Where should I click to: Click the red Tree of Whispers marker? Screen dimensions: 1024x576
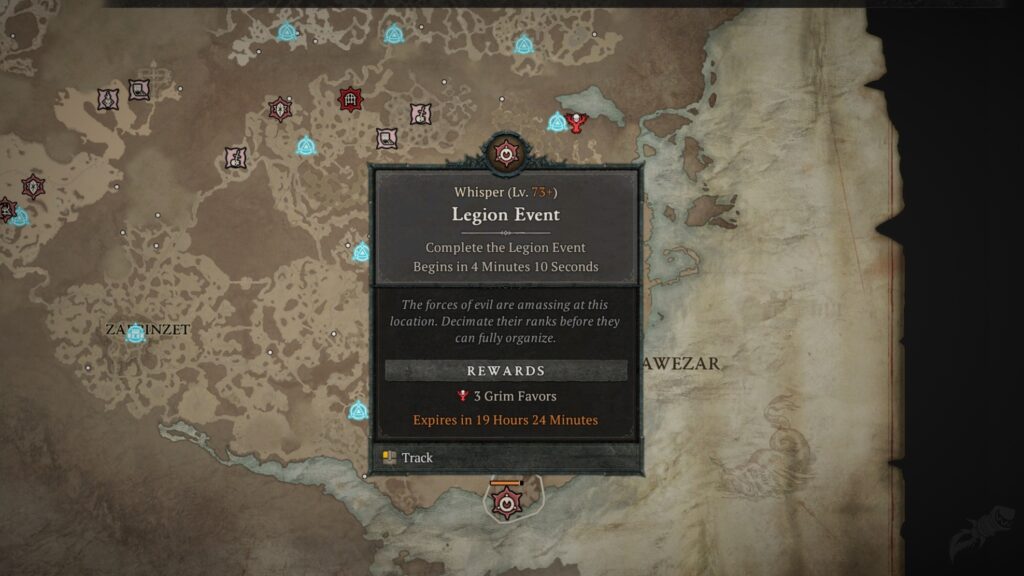pyautogui.click(x=576, y=122)
